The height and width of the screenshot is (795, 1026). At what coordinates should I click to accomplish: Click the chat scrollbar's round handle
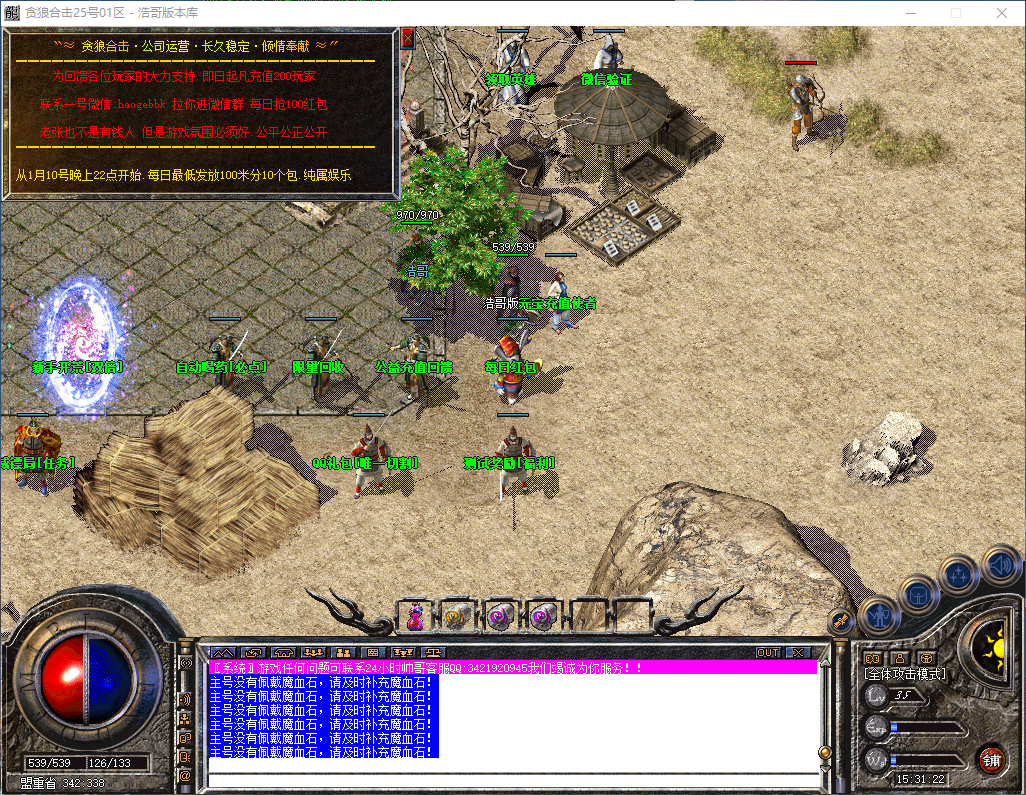[x=825, y=752]
